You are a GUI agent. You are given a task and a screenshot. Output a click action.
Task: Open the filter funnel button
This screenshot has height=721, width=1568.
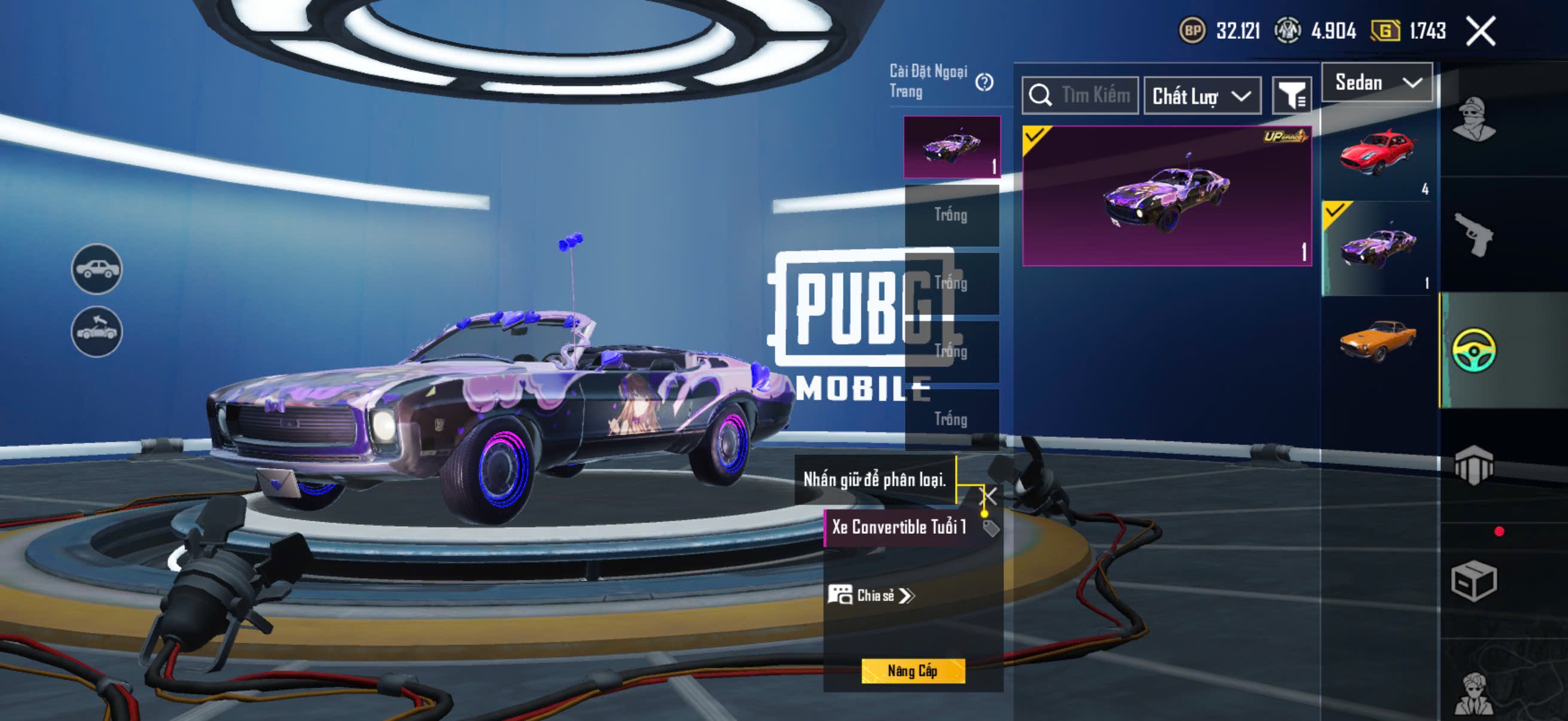click(x=1292, y=96)
